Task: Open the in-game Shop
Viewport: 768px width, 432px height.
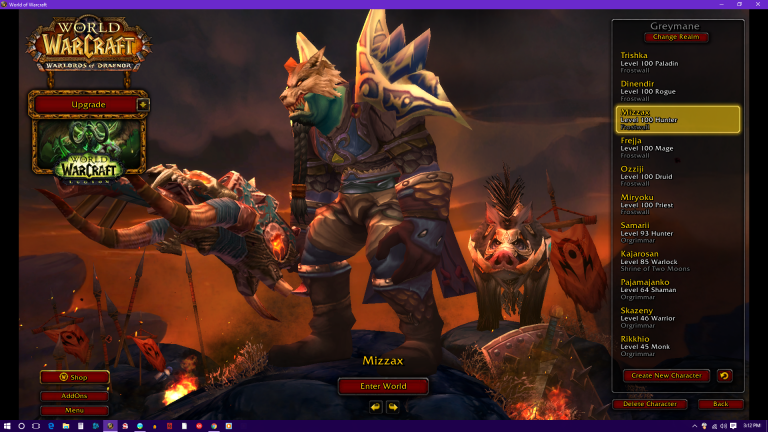Action: click(75, 377)
